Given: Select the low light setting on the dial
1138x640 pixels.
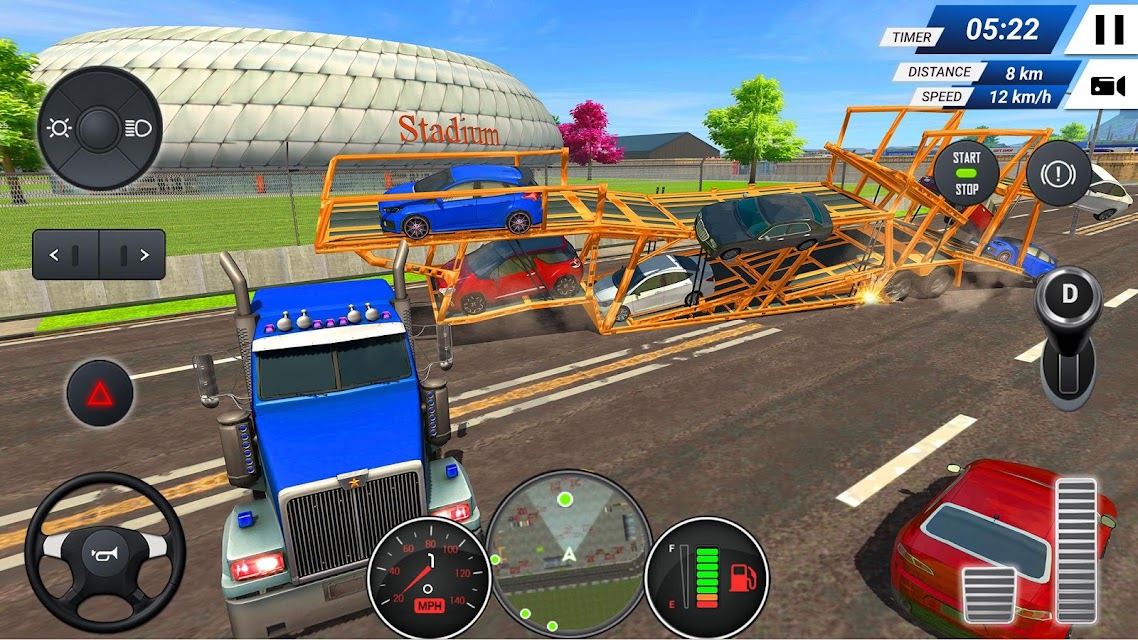Looking at the screenshot, I should 58,129.
